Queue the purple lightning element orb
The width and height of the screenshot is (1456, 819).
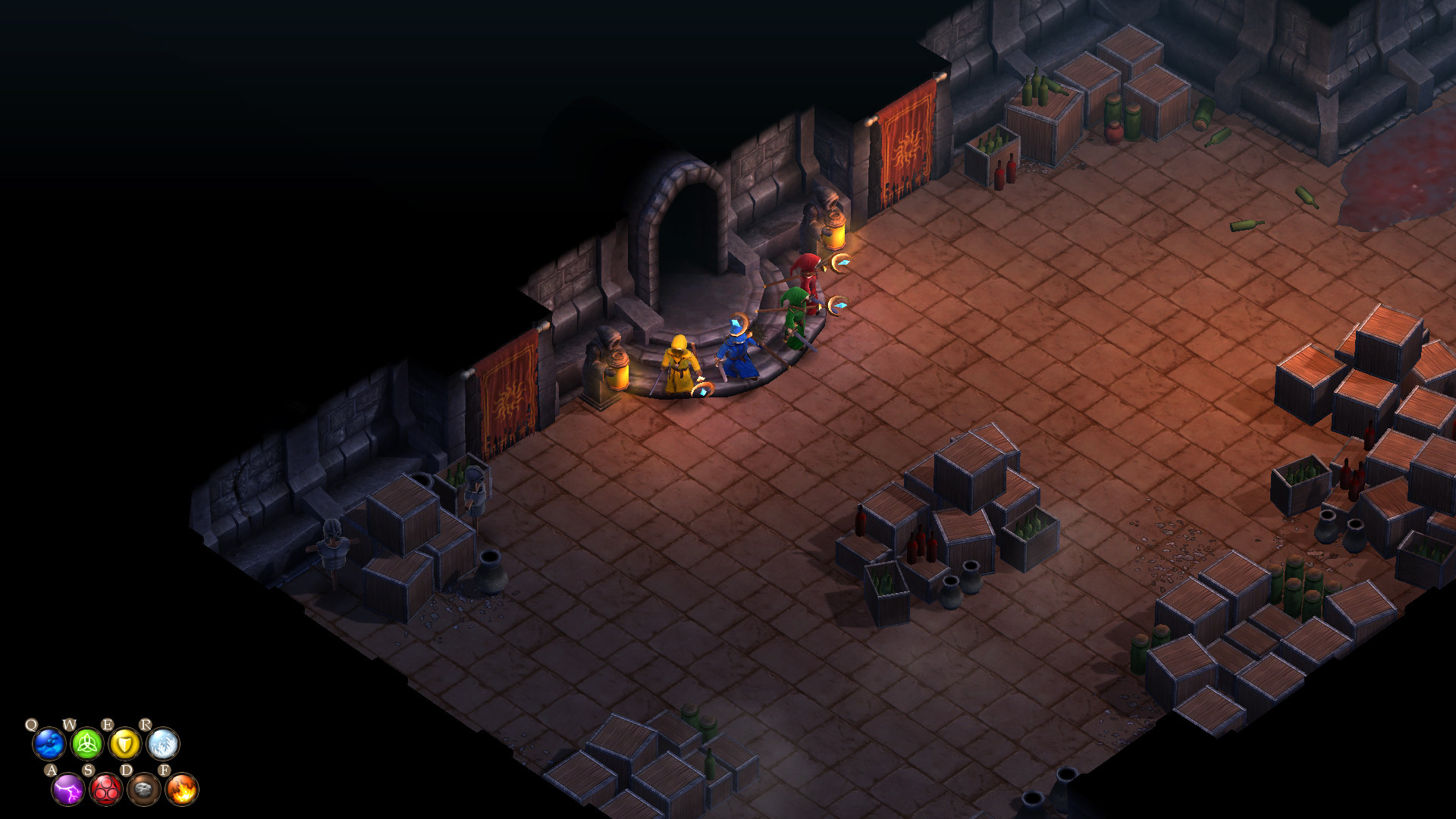68,789
